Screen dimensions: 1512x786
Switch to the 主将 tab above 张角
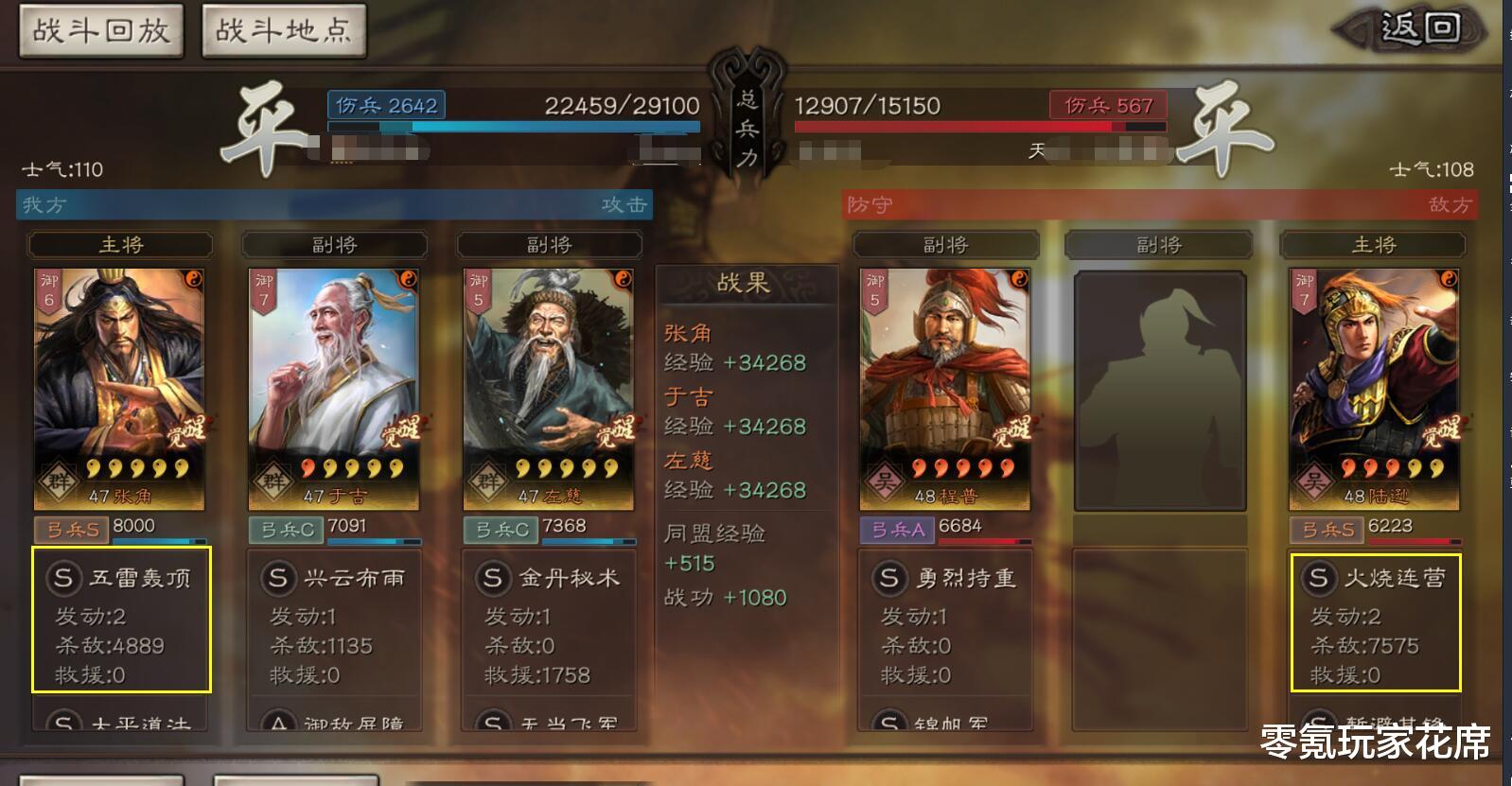(x=120, y=244)
